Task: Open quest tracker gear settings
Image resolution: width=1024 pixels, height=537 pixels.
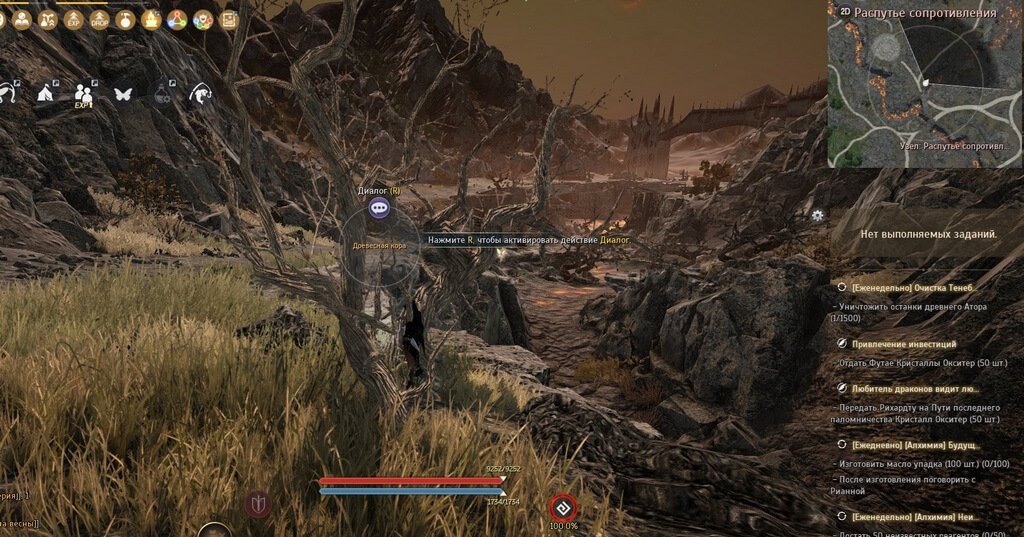Action: [818, 215]
